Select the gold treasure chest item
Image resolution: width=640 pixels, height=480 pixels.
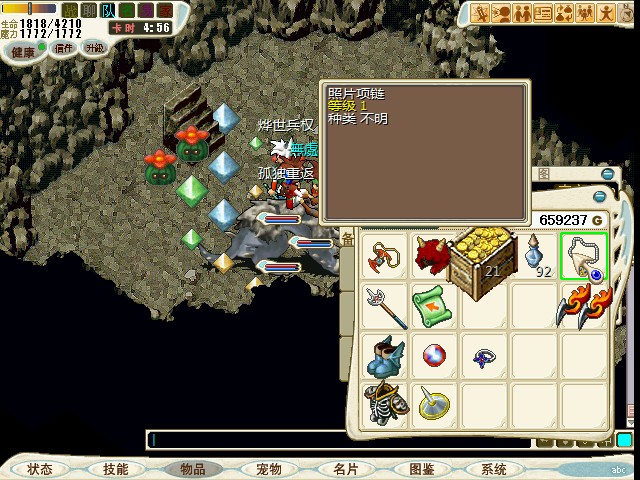click(482, 255)
